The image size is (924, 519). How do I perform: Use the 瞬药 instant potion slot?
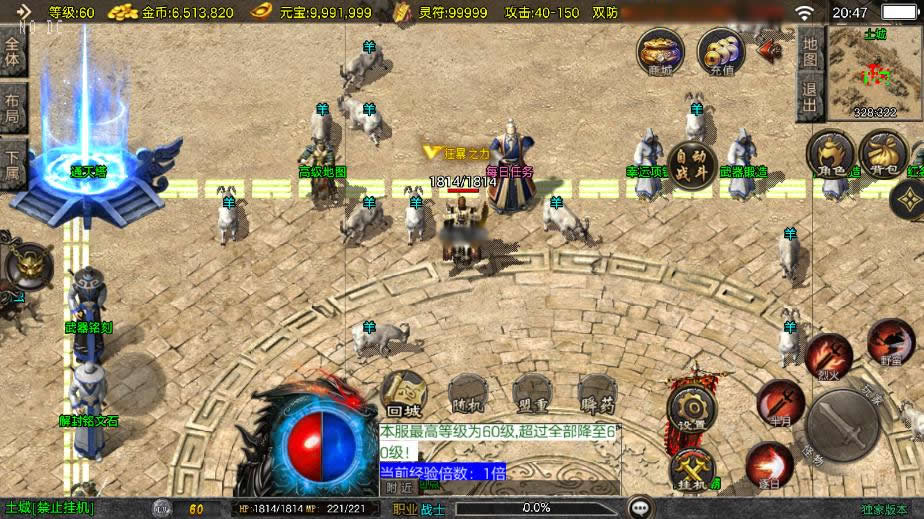[597, 394]
